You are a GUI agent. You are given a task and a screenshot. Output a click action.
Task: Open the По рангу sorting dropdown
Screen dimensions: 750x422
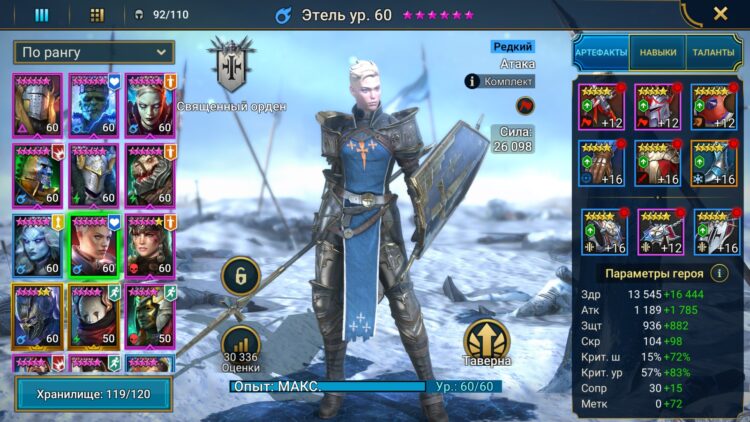[94, 52]
